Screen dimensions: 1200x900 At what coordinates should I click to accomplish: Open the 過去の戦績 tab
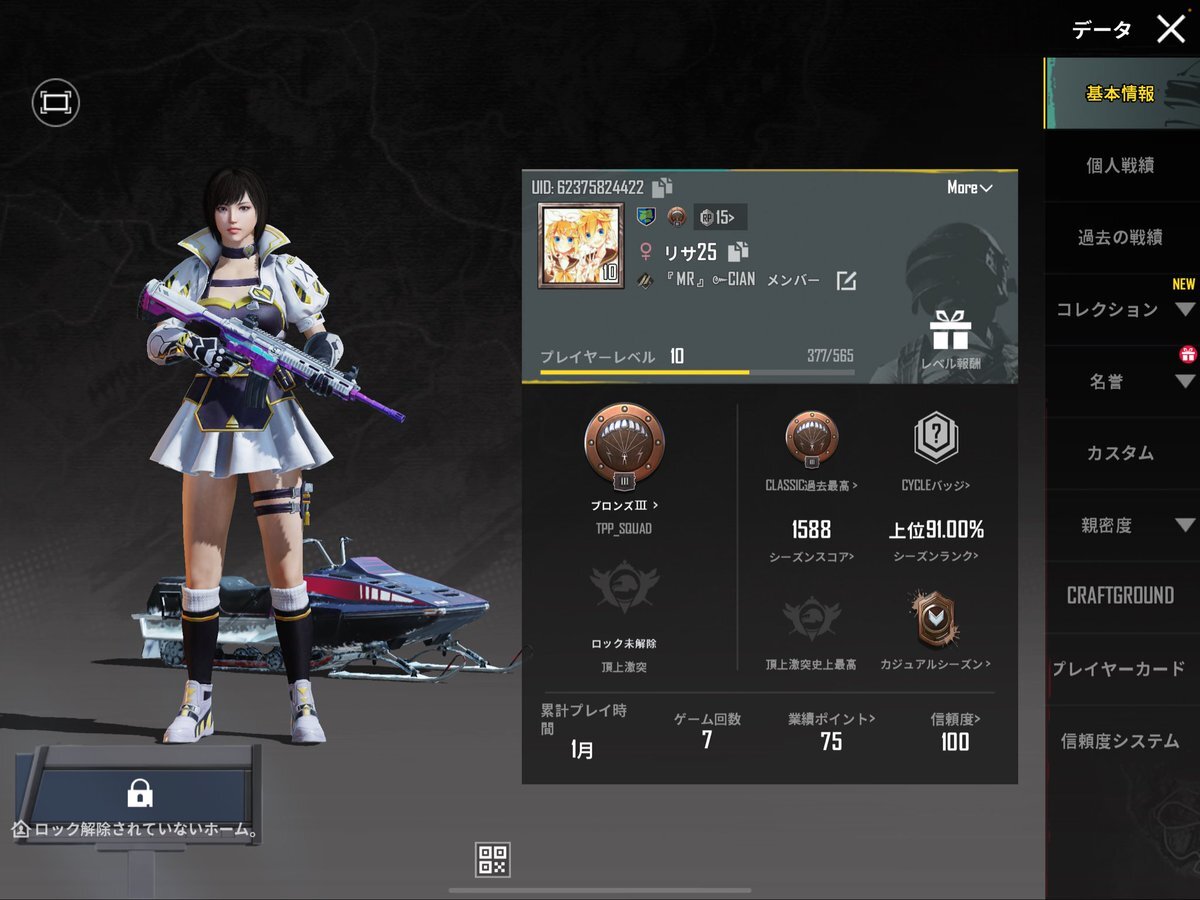pos(1120,238)
